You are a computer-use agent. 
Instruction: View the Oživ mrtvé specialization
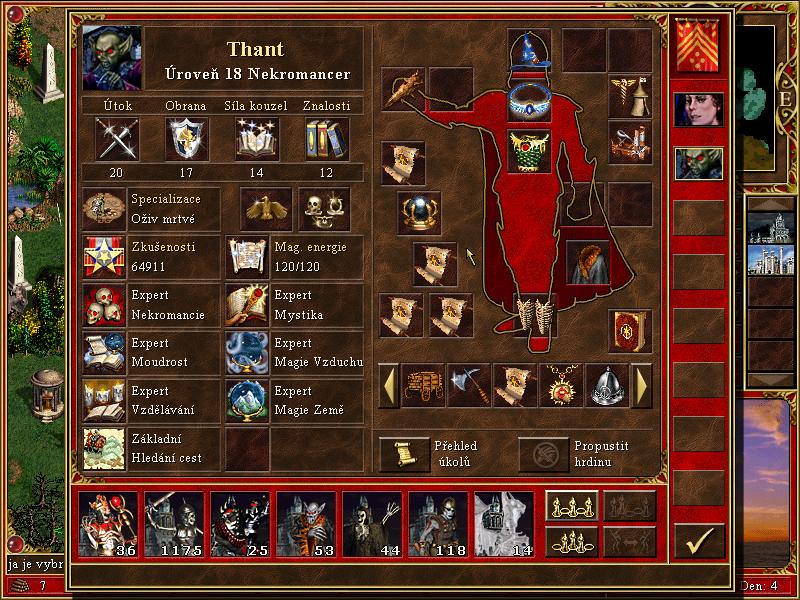point(104,209)
